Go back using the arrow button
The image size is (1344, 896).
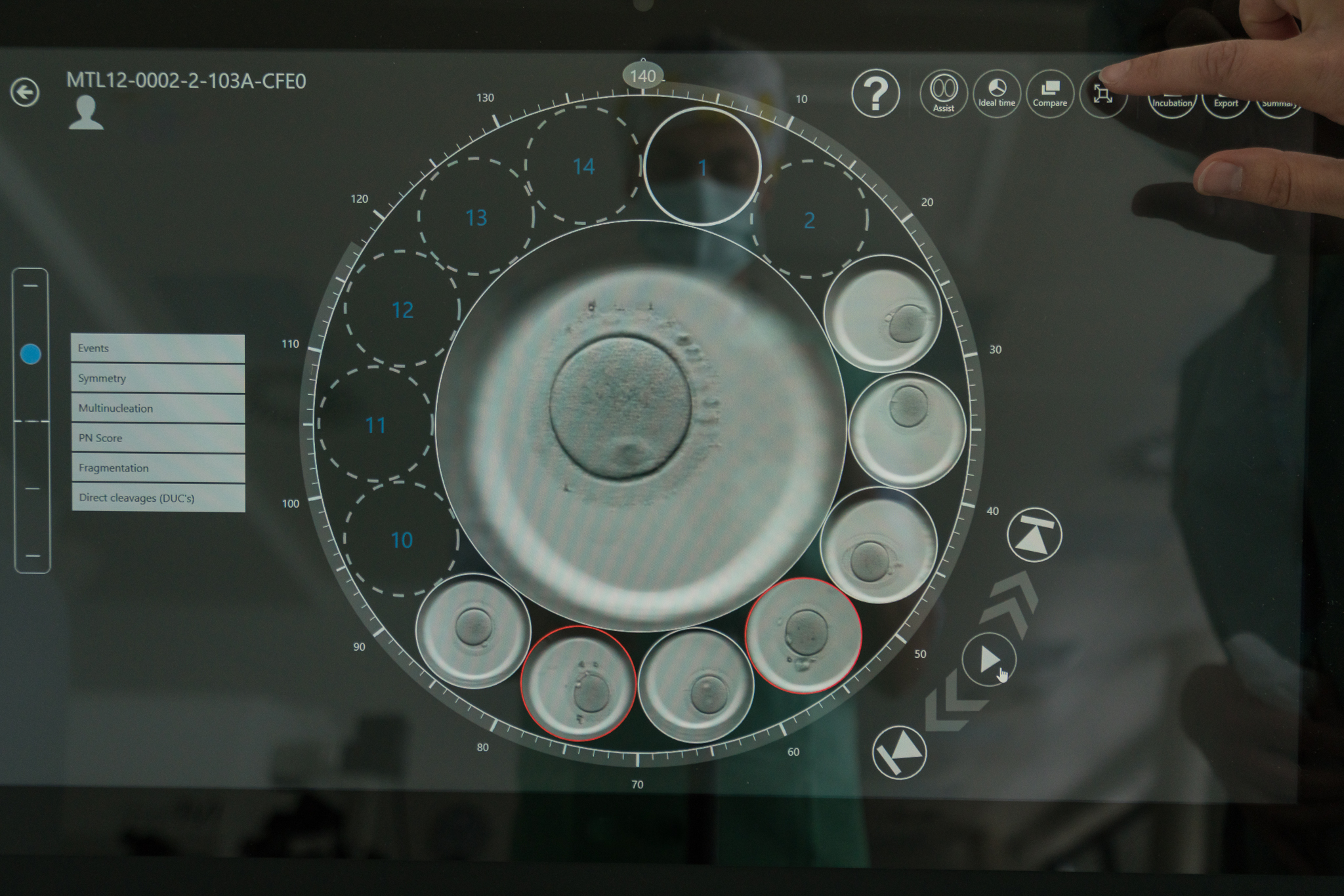coord(25,92)
